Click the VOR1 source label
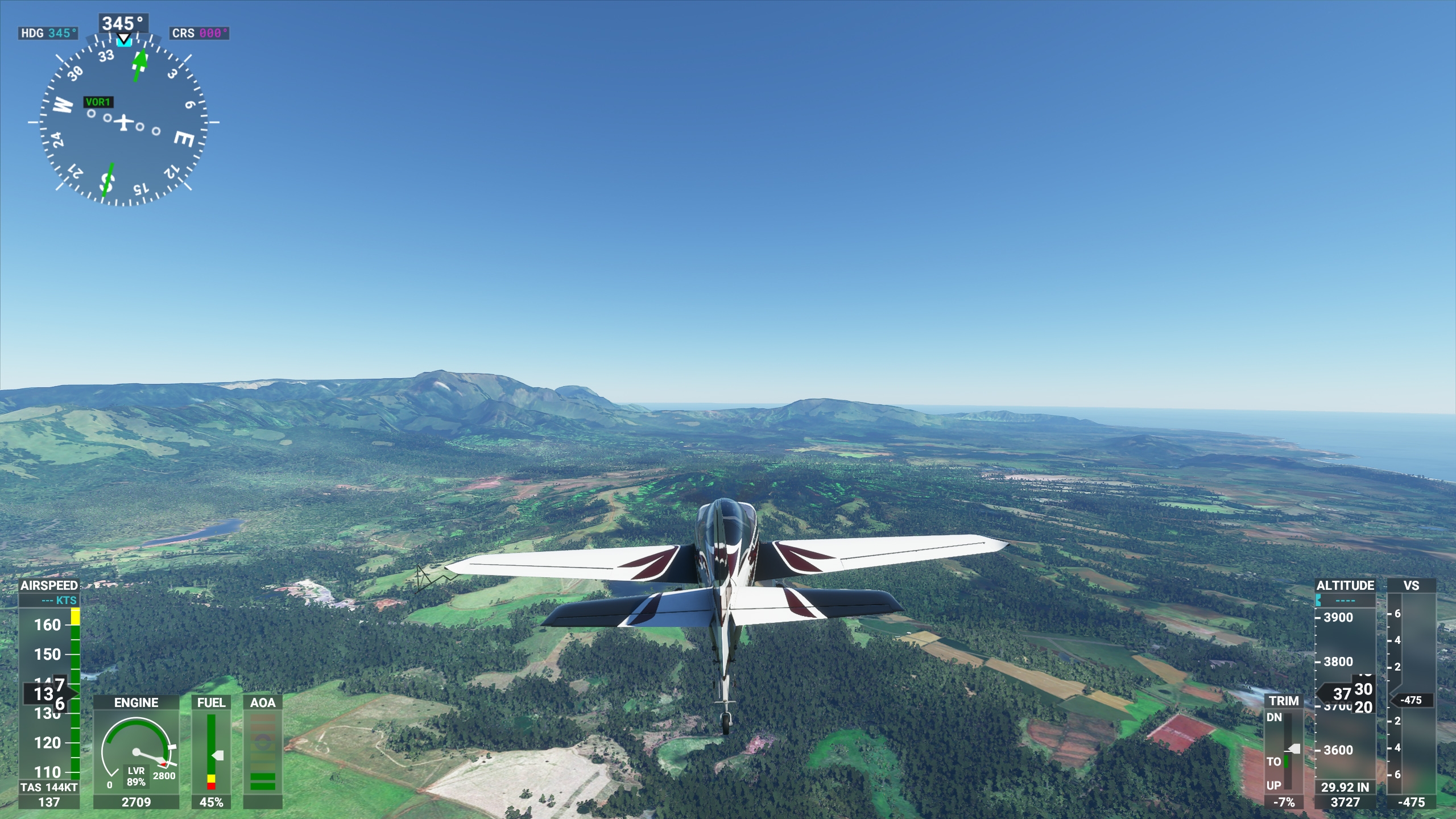Screen dimensions: 1456x819 [x=98, y=102]
